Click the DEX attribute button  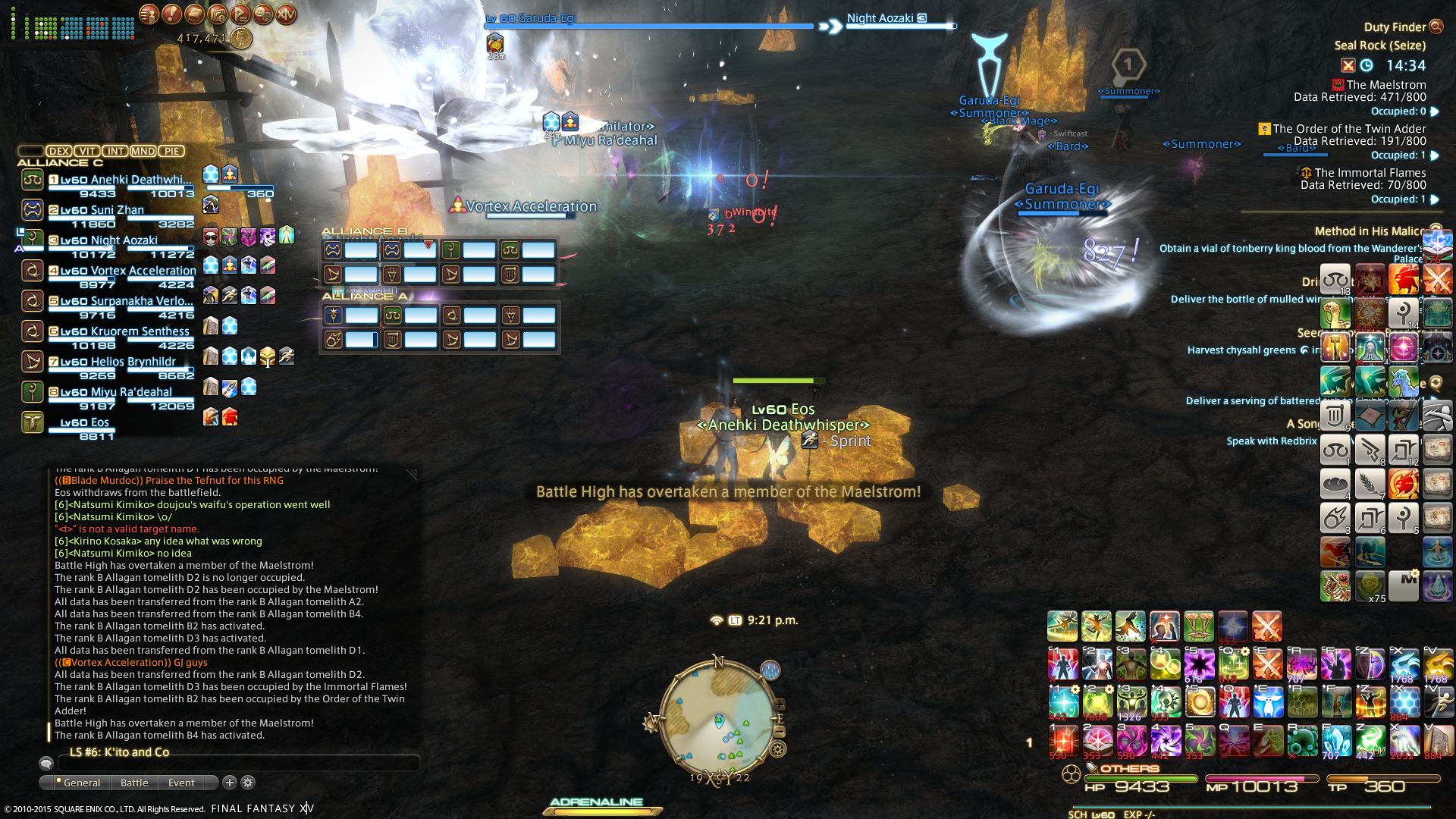tap(58, 151)
